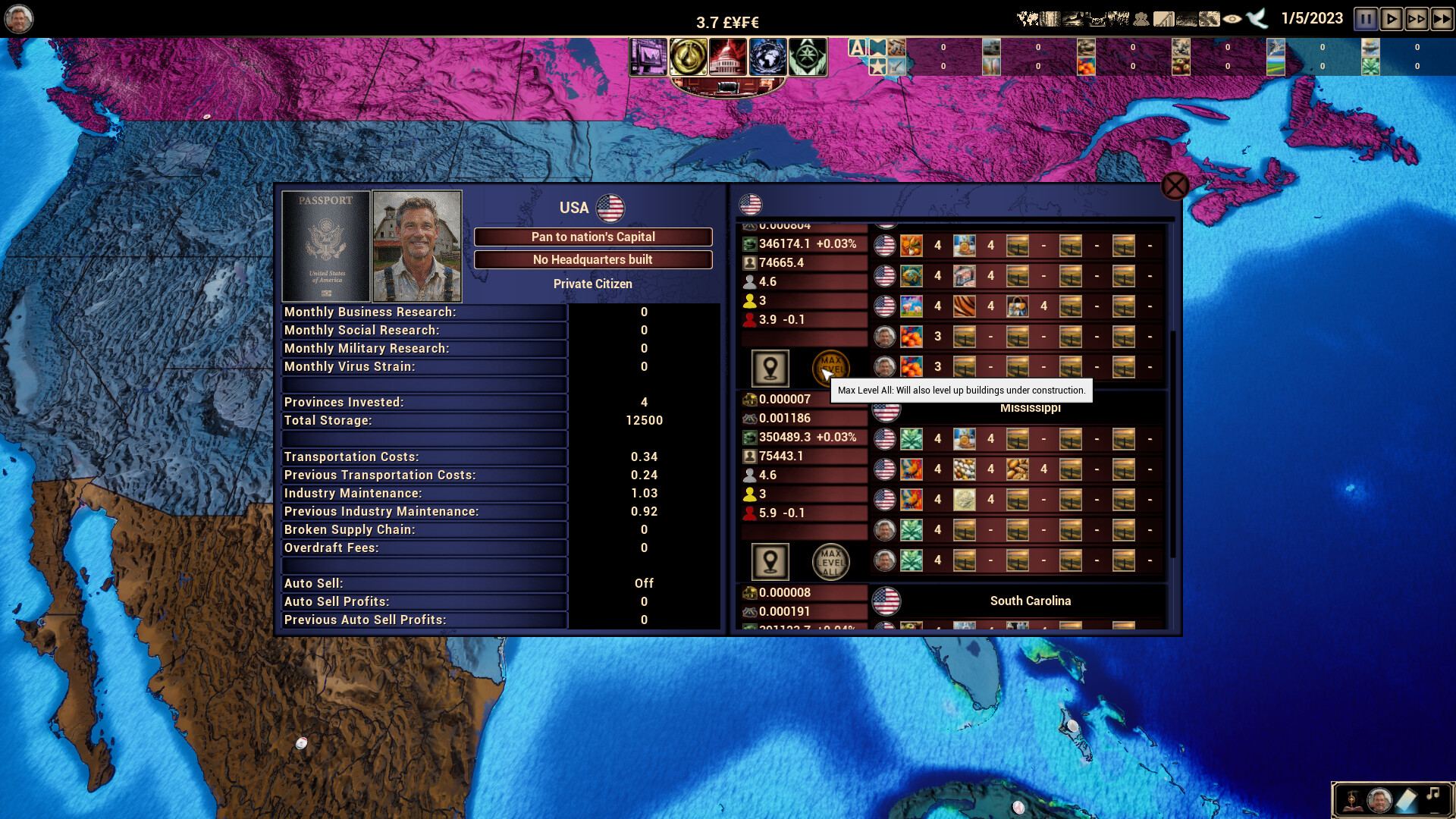Open the green military insignia panel
The height and width of the screenshot is (819, 1456).
click(x=808, y=55)
